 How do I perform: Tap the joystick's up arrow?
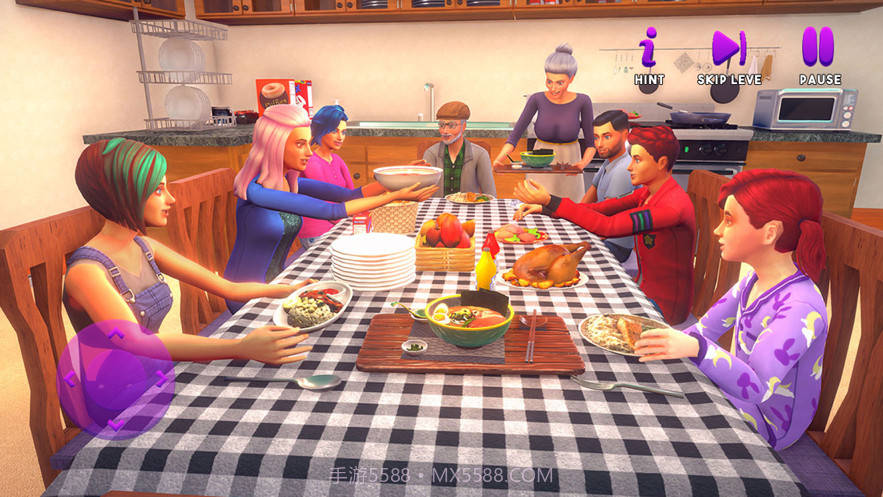(x=116, y=334)
